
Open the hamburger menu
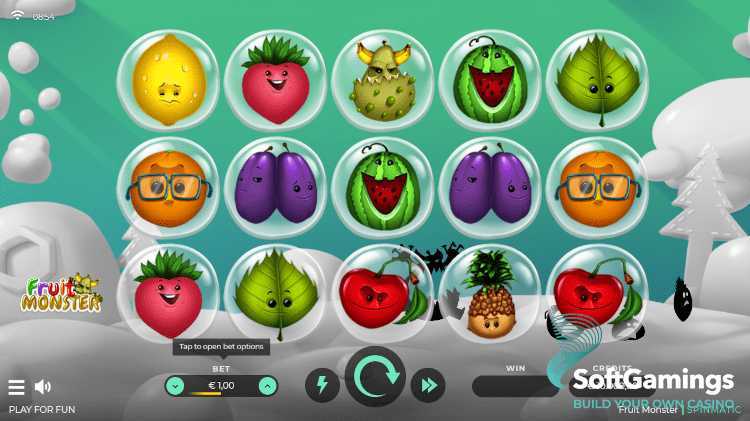click(16, 387)
